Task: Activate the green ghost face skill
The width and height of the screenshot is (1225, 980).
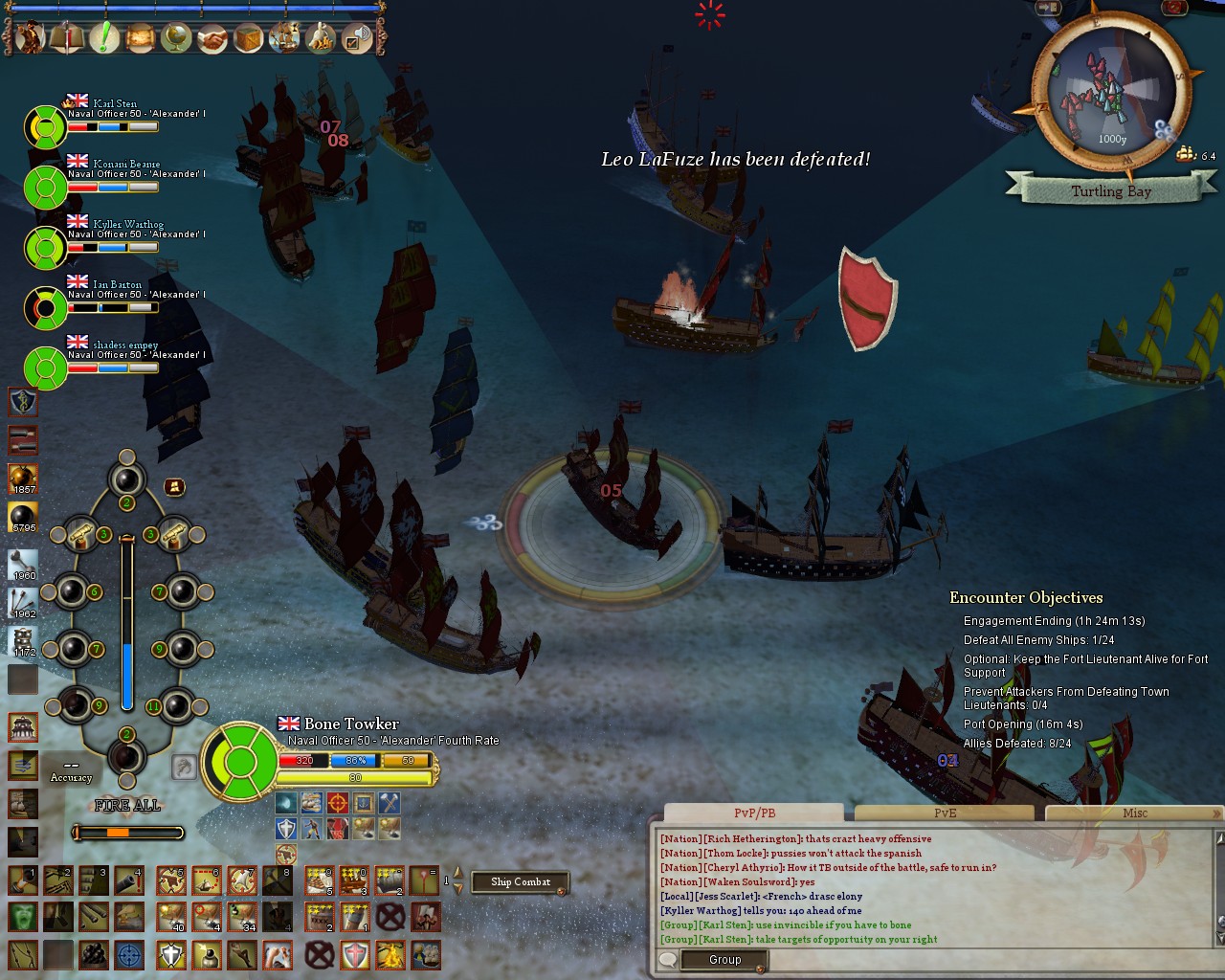Action: click(x=23, y=916)
